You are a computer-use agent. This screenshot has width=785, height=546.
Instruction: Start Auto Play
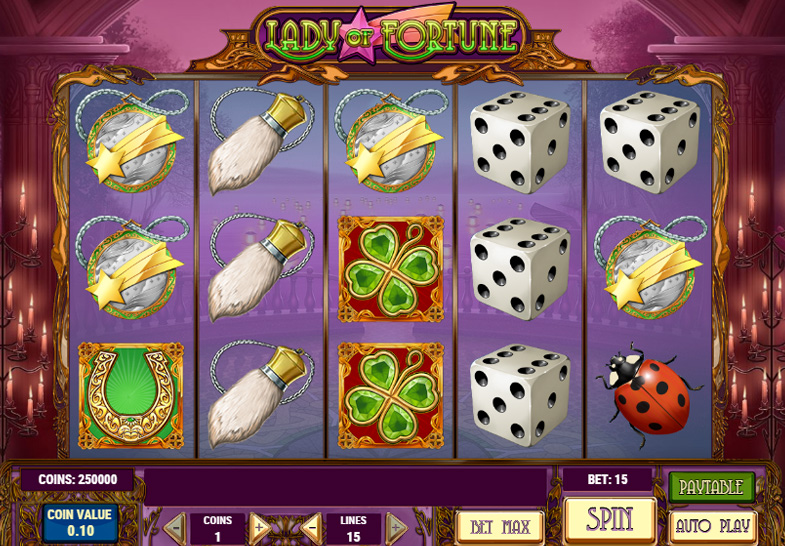click(711, 525)
